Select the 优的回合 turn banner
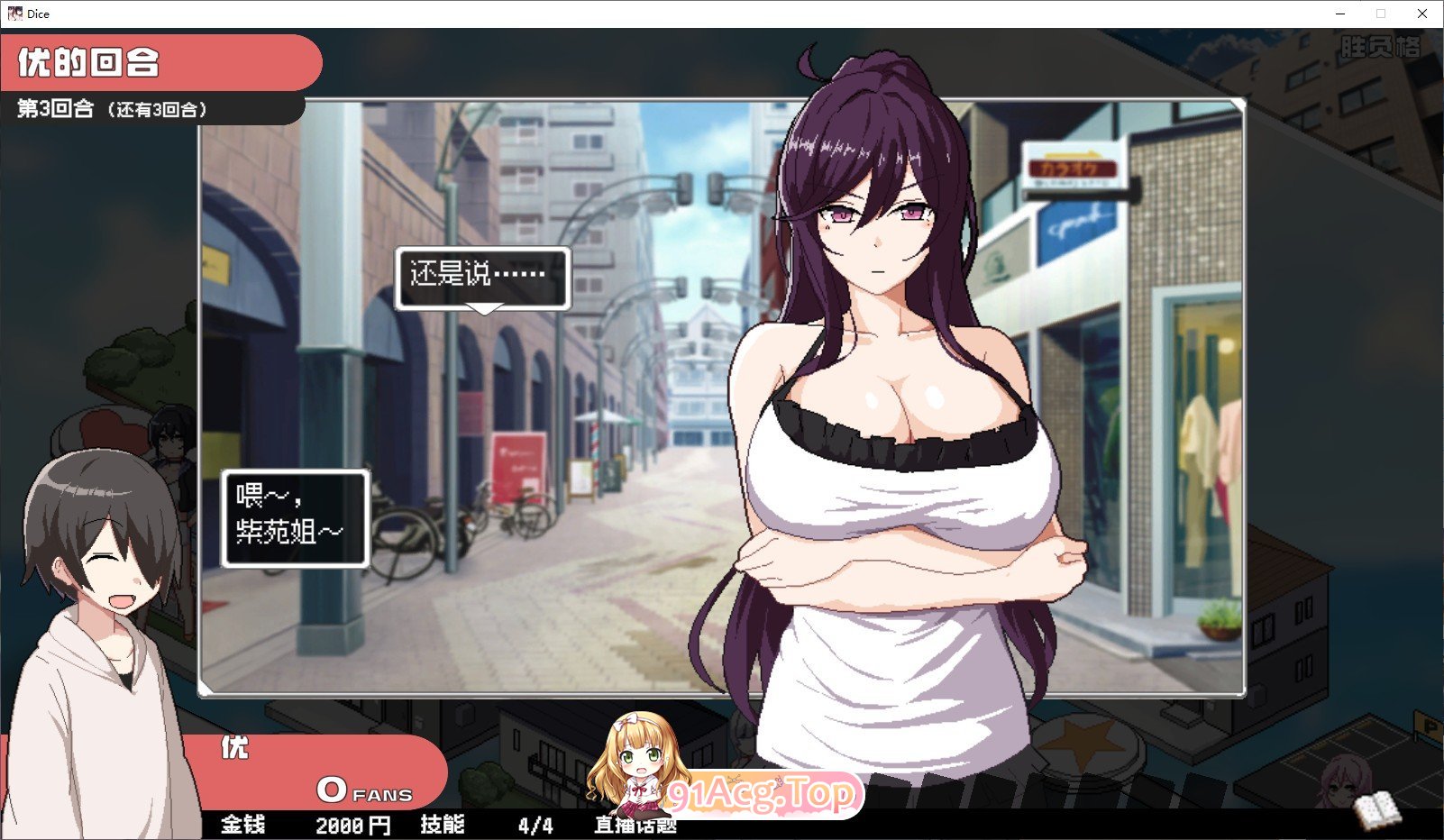 point(90,61)
